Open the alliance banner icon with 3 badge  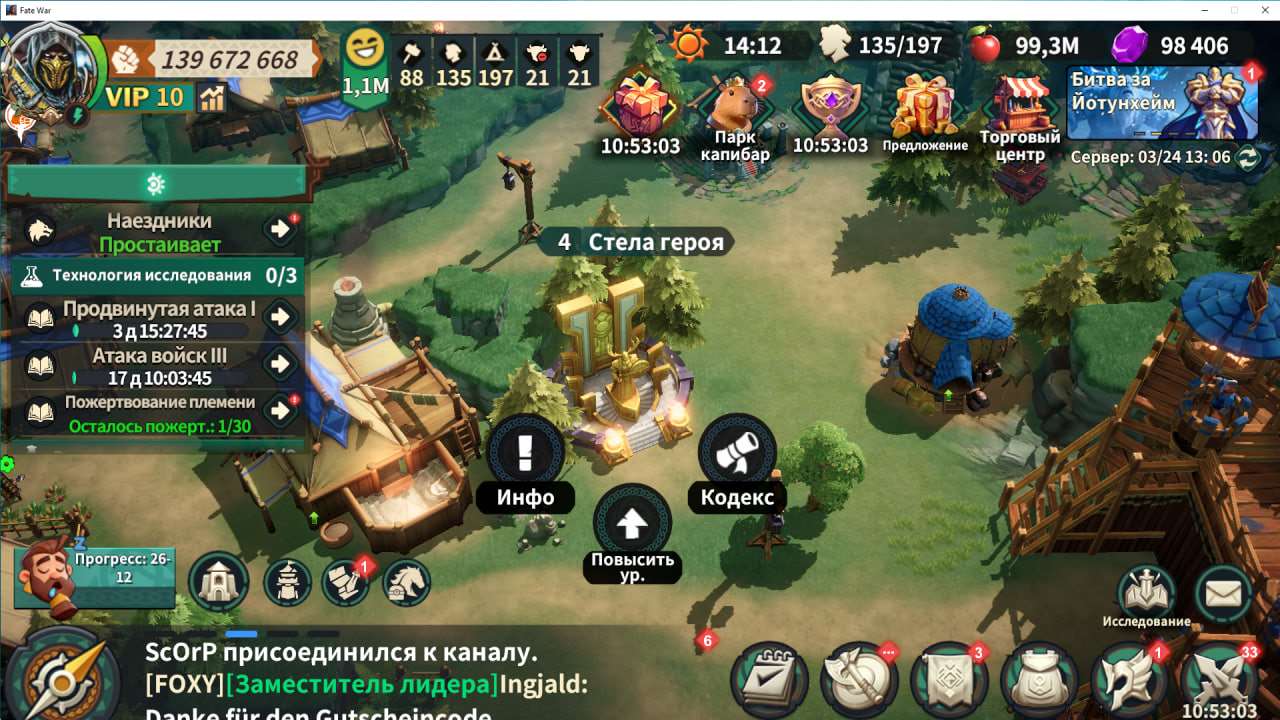click(948, 681)
